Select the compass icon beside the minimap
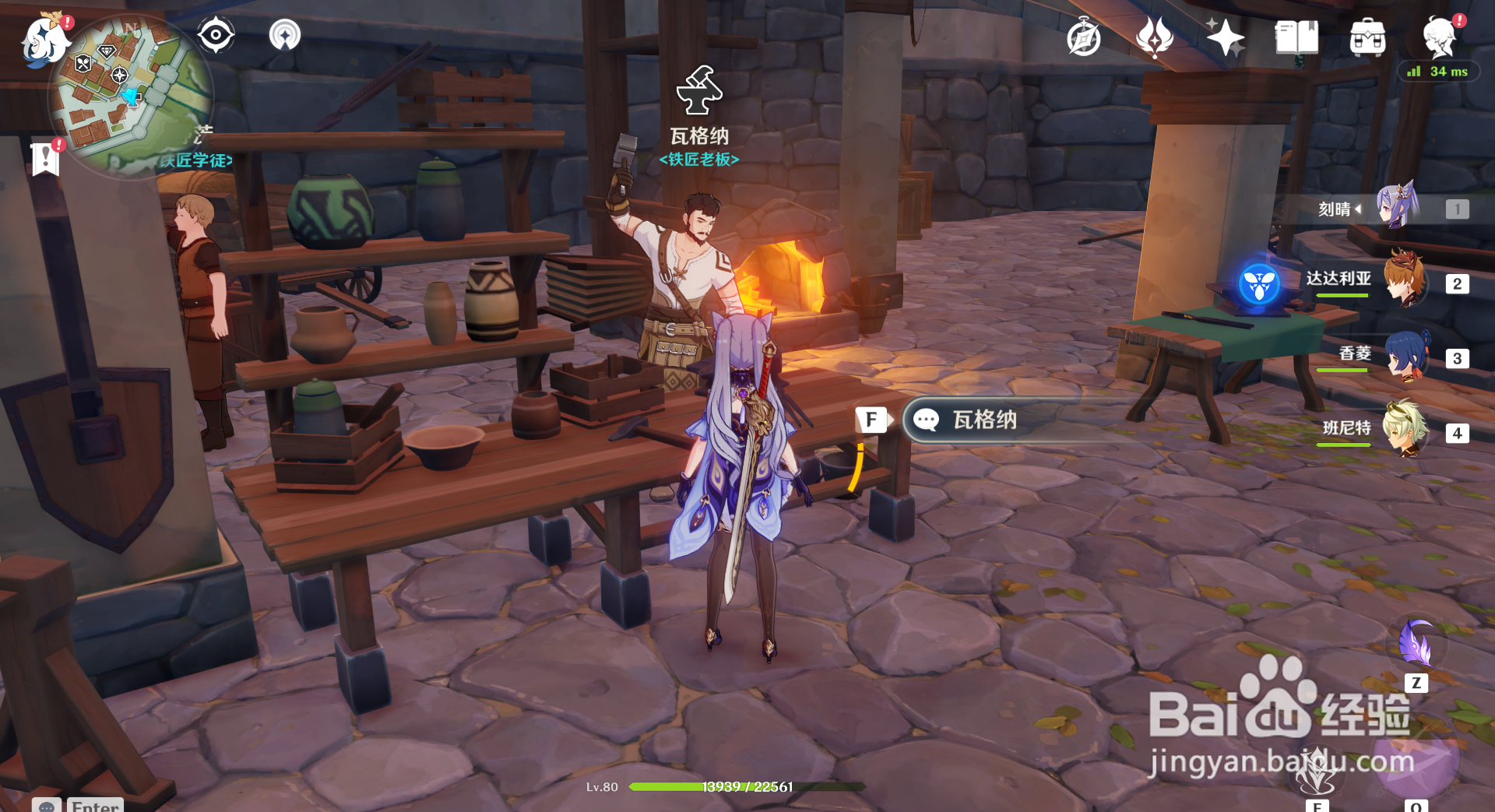The image size is (1495, 812). click(x=216, y=34)
